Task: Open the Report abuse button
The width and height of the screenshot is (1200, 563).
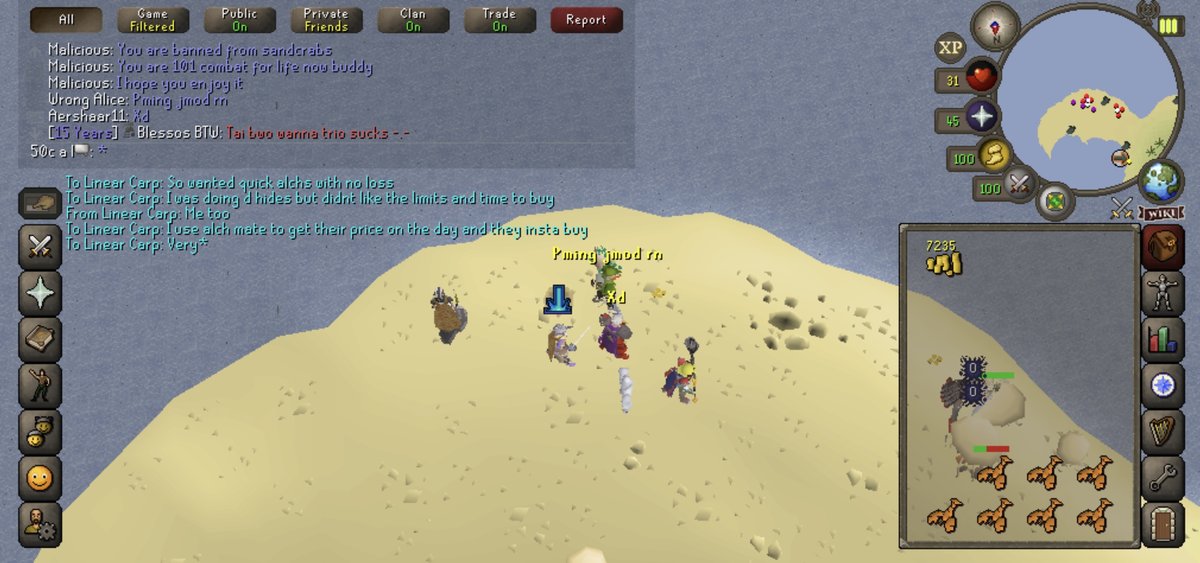Action: click(x=586, y=19)
